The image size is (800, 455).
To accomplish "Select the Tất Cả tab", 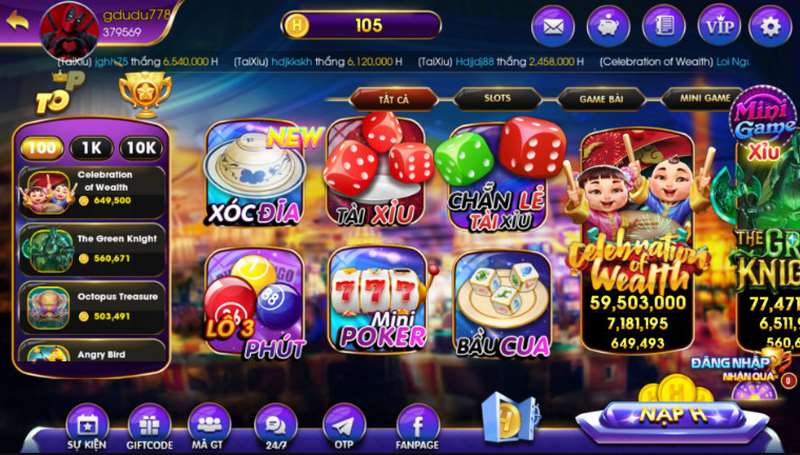I will tap(394, 98).
